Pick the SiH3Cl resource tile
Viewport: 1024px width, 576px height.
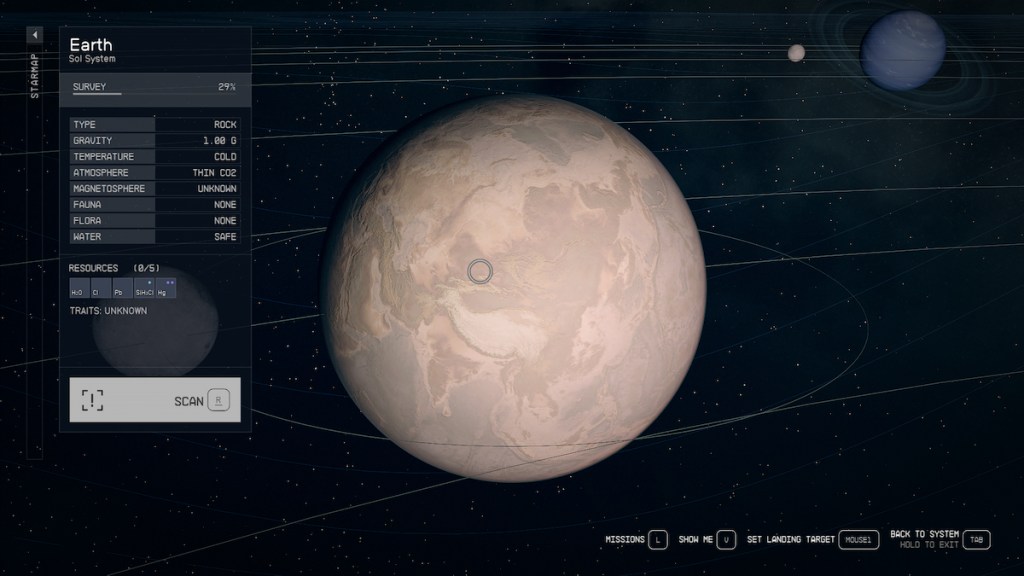point(143,289)
